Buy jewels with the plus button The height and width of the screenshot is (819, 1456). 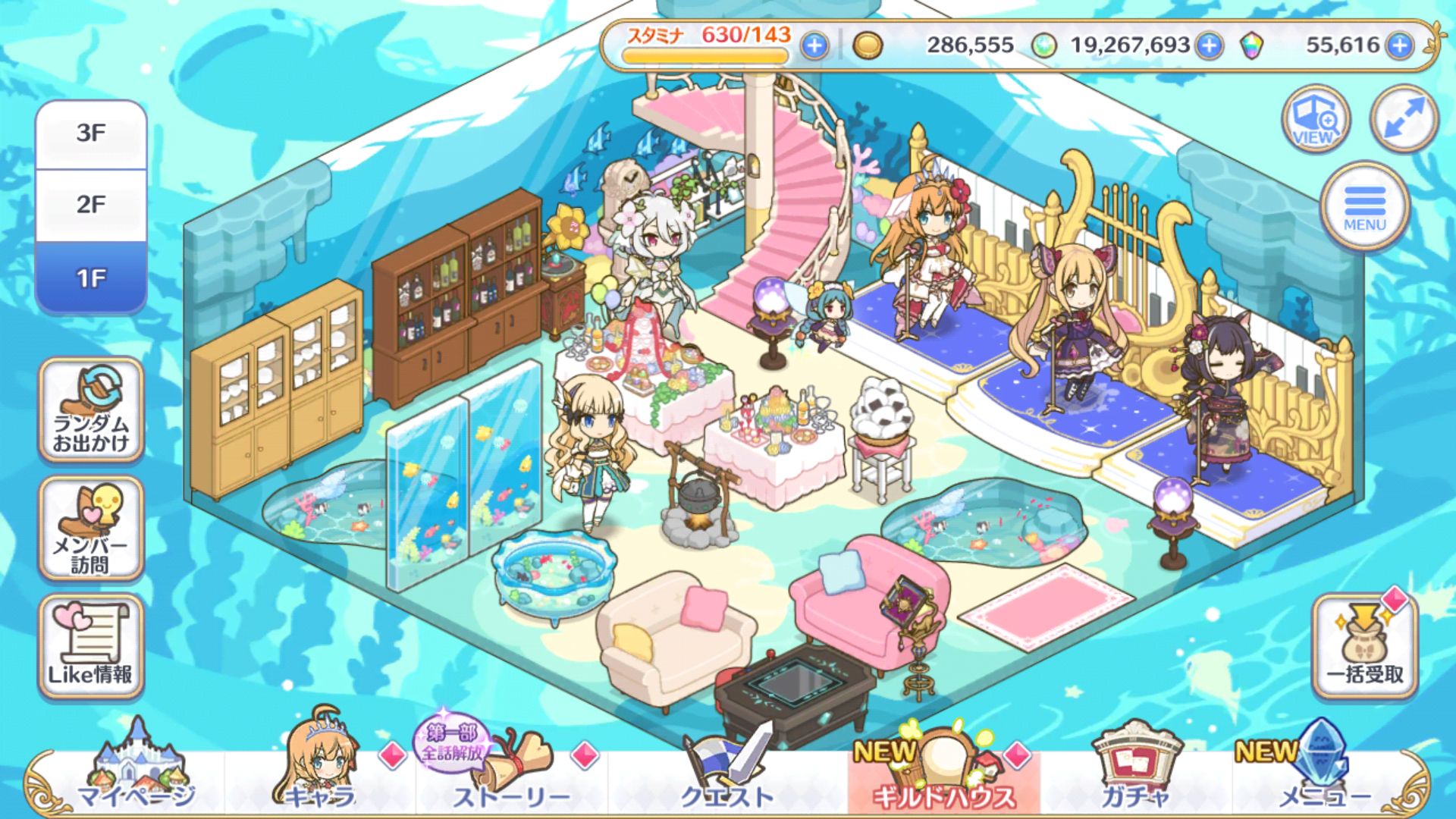point(1399,46)
